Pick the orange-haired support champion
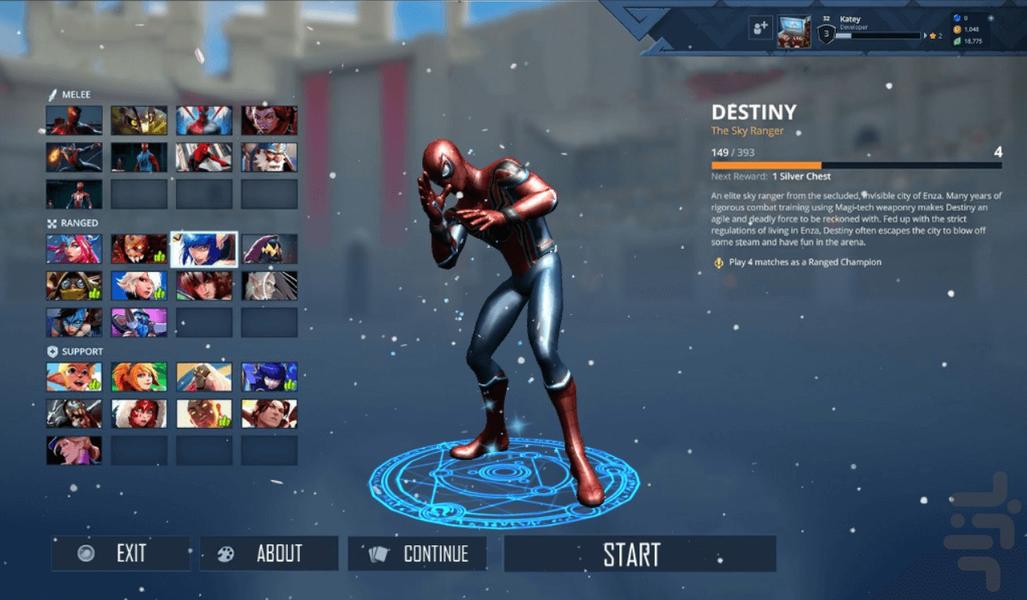This screenshot has height=600, width=1027. [x=139, y=377]
